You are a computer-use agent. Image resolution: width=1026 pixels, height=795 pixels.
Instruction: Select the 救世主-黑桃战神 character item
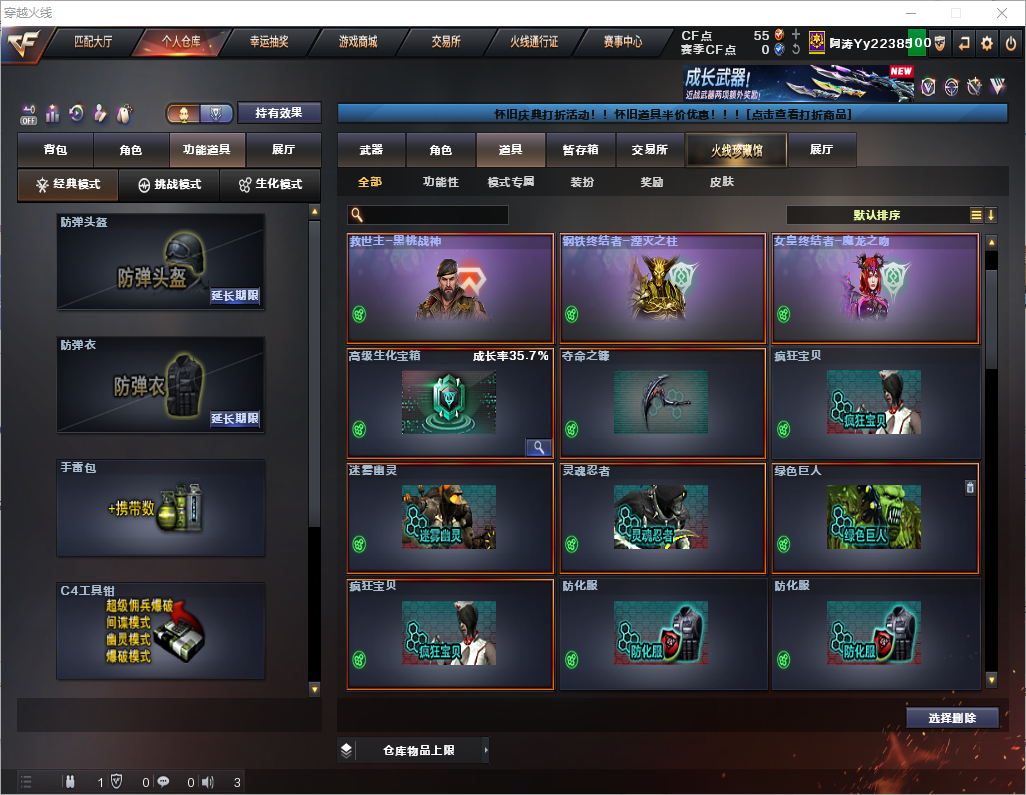pyautogui.click(x=450, y=288)
